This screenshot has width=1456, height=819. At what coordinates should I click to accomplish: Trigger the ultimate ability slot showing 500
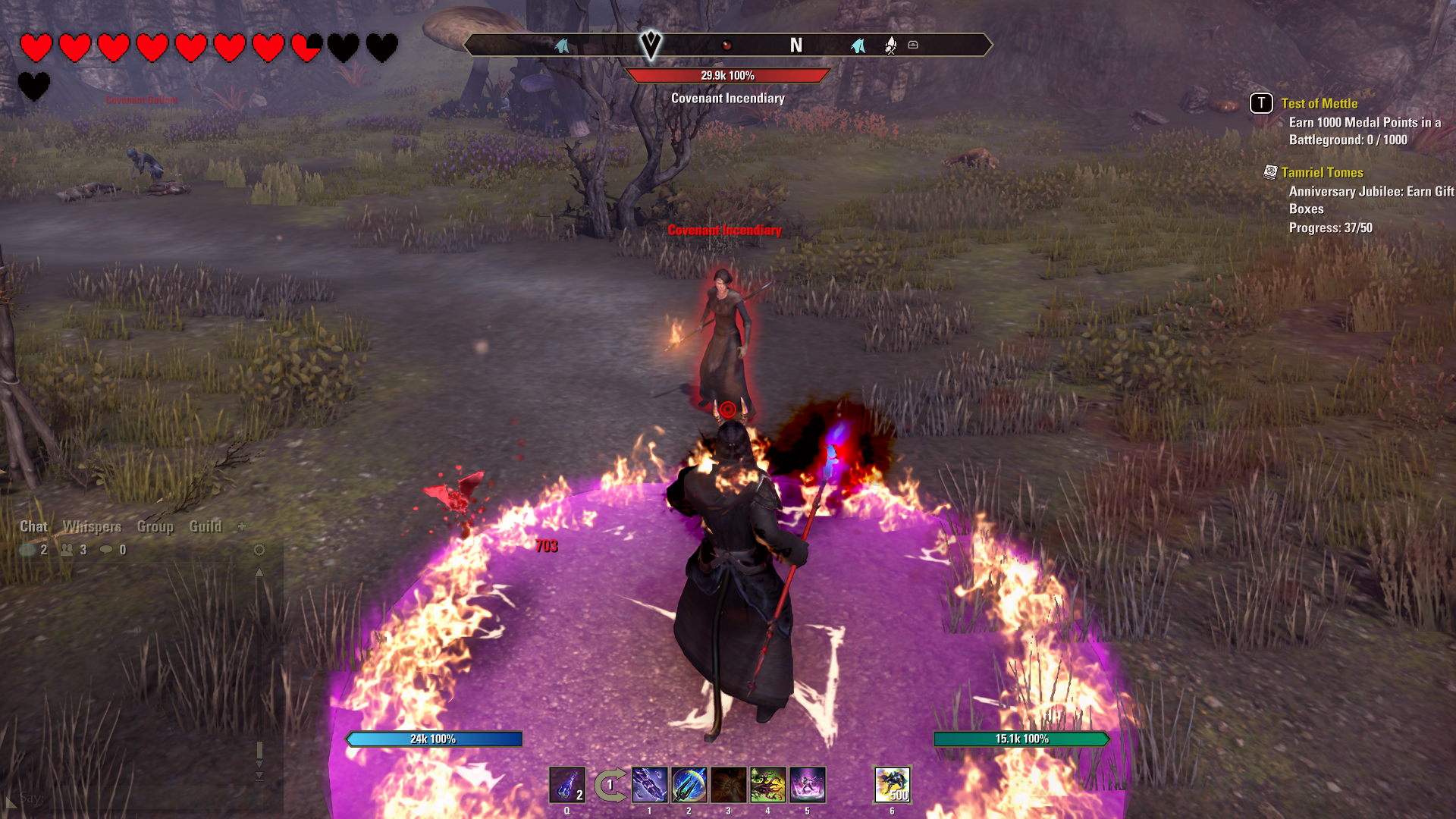pos(893,785)
